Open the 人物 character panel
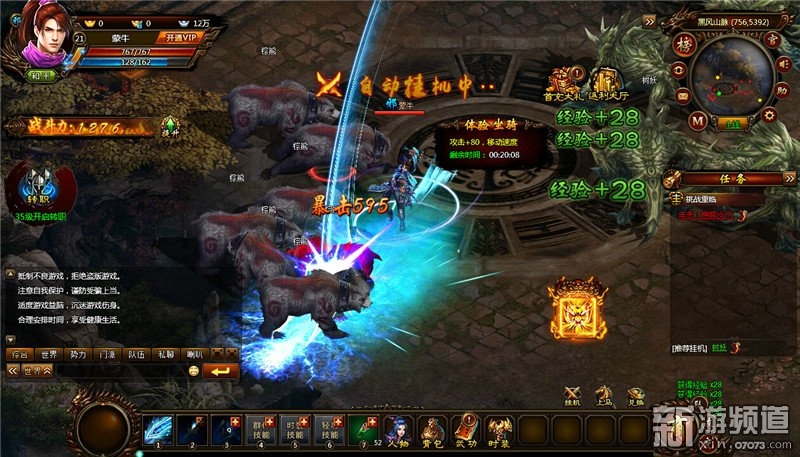Screen dimensions: 800x457 click(x=399, y=428)
